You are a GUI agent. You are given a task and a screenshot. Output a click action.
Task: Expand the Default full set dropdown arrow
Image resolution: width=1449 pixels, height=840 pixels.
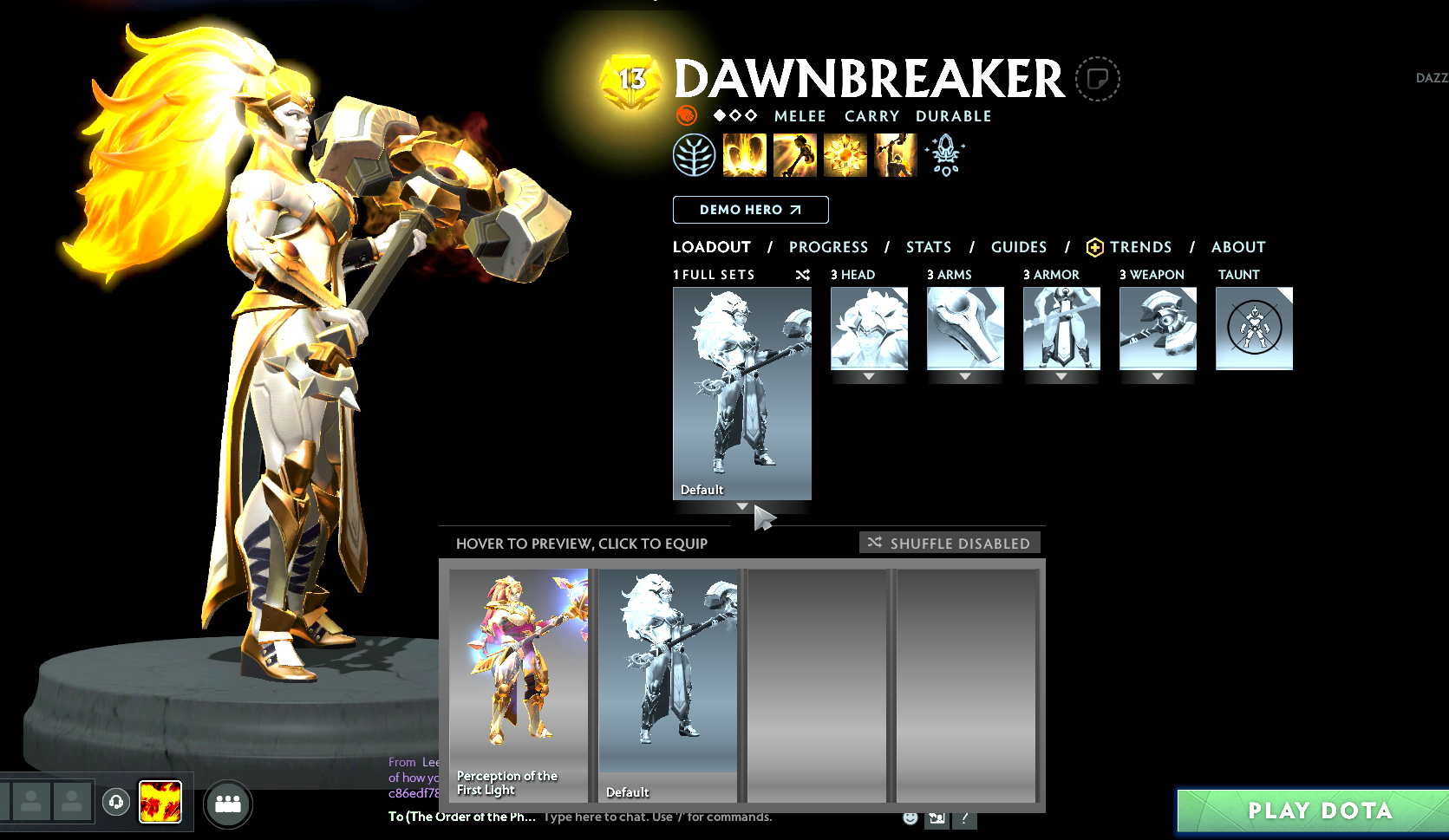[x=741, y=506]
